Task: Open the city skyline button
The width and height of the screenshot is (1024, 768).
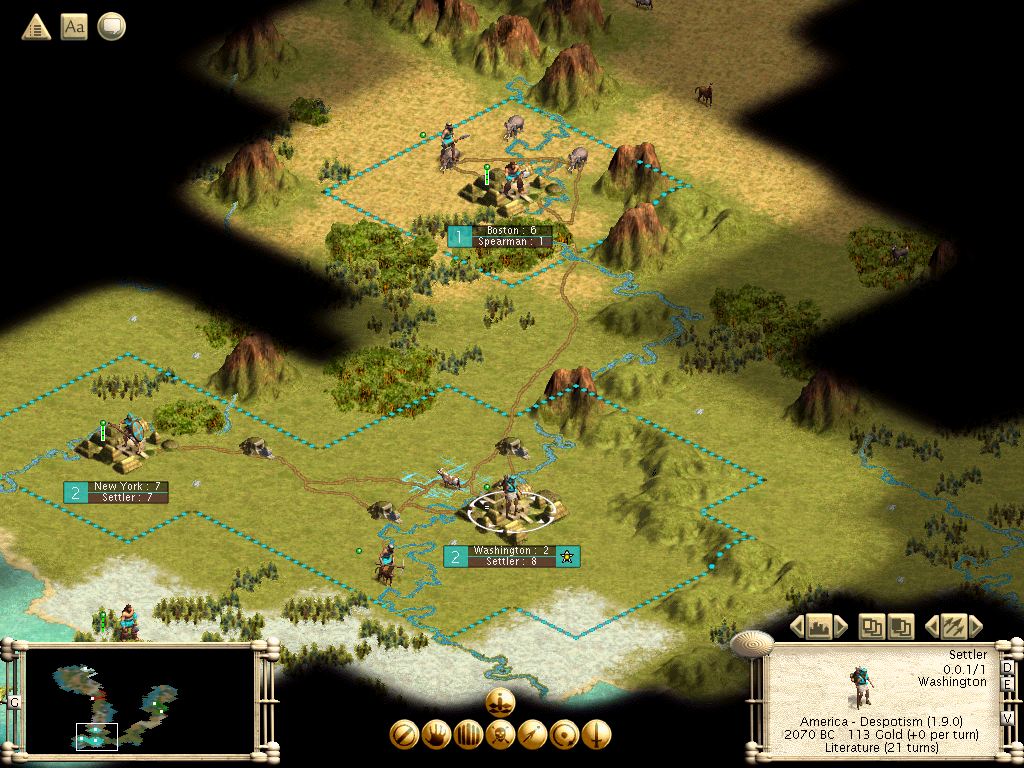Action: click(819, 627)
